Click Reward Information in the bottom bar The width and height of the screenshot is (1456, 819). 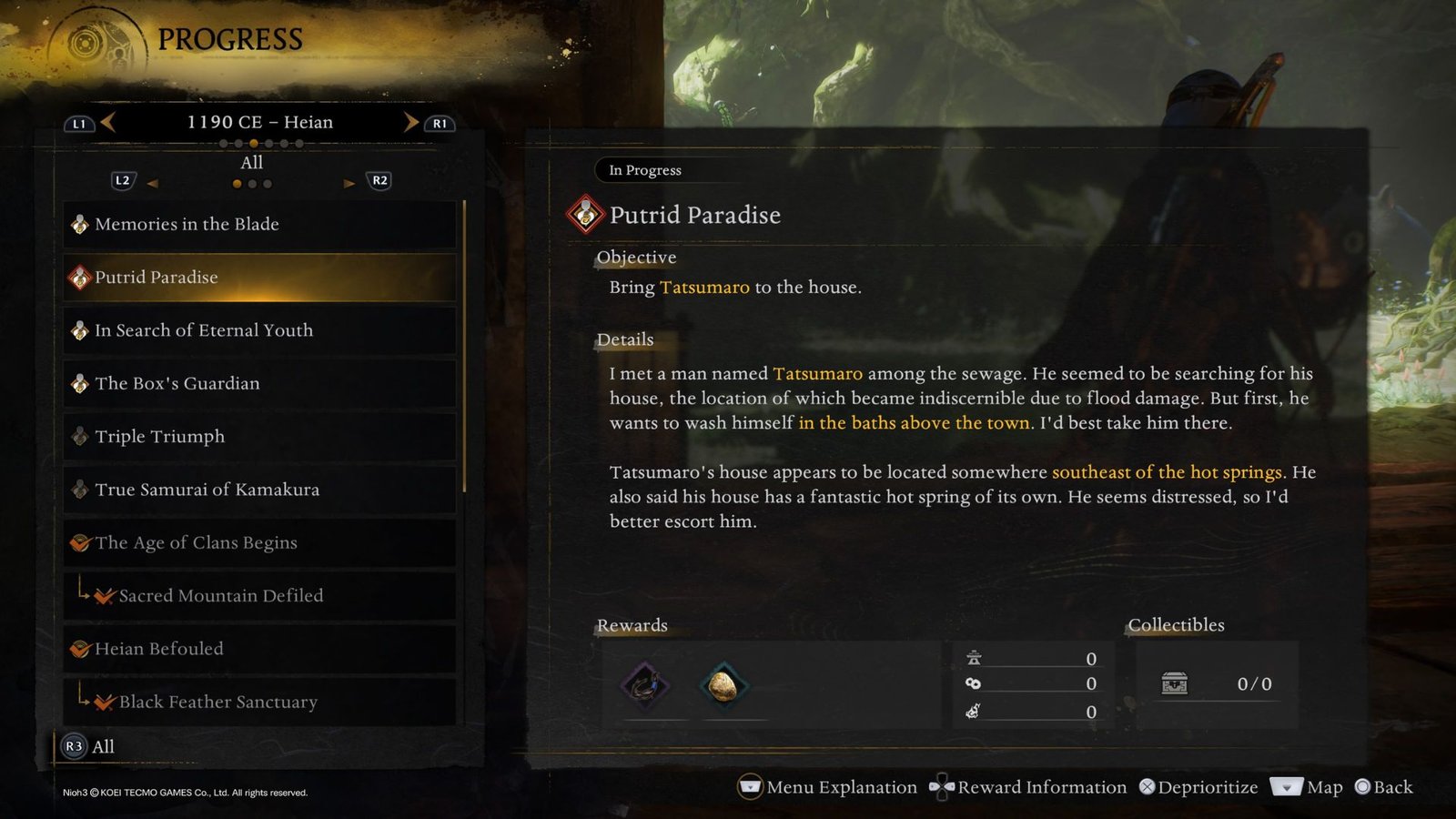point(1042,786)
